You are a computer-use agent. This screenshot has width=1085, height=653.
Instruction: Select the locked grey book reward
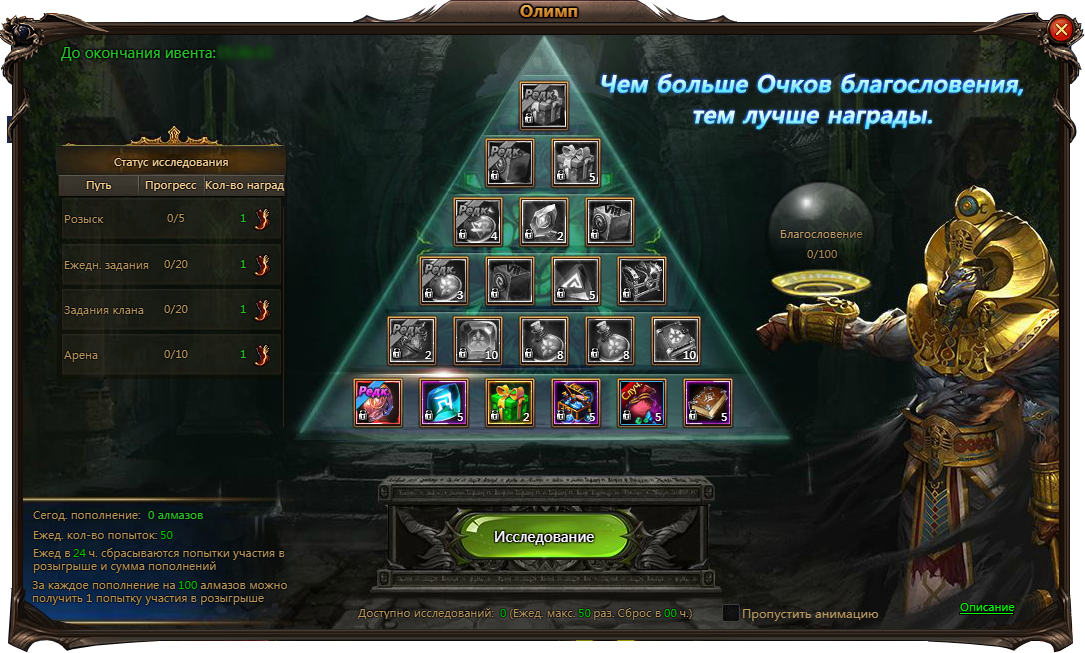click(x=675, y=341)
